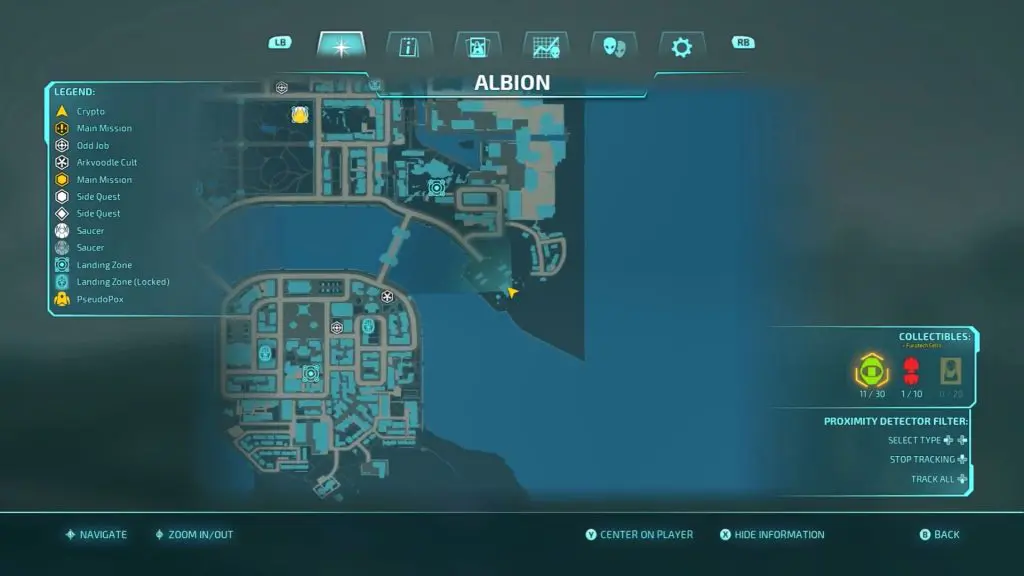Open the info notepad tab
1024x576 pixels.
click(408, 46)
